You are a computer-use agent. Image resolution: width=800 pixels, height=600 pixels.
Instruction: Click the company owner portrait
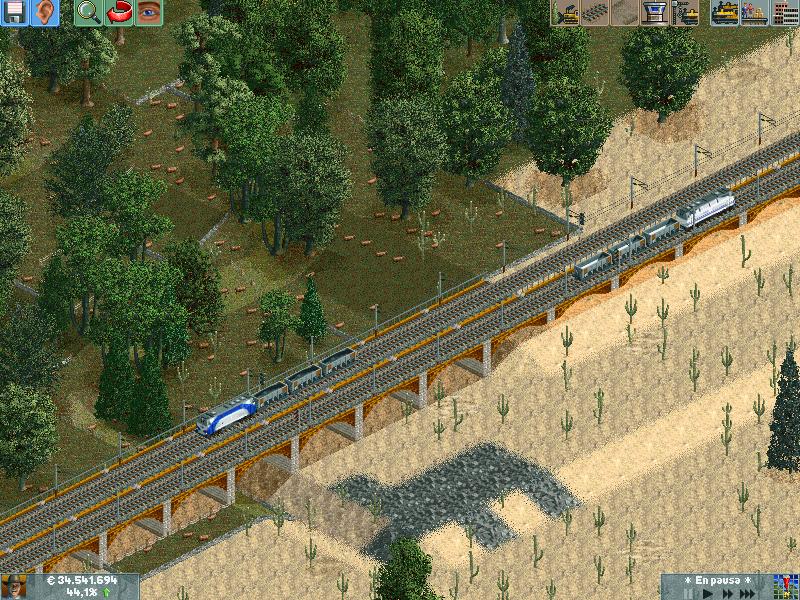[x=13, y=586]
